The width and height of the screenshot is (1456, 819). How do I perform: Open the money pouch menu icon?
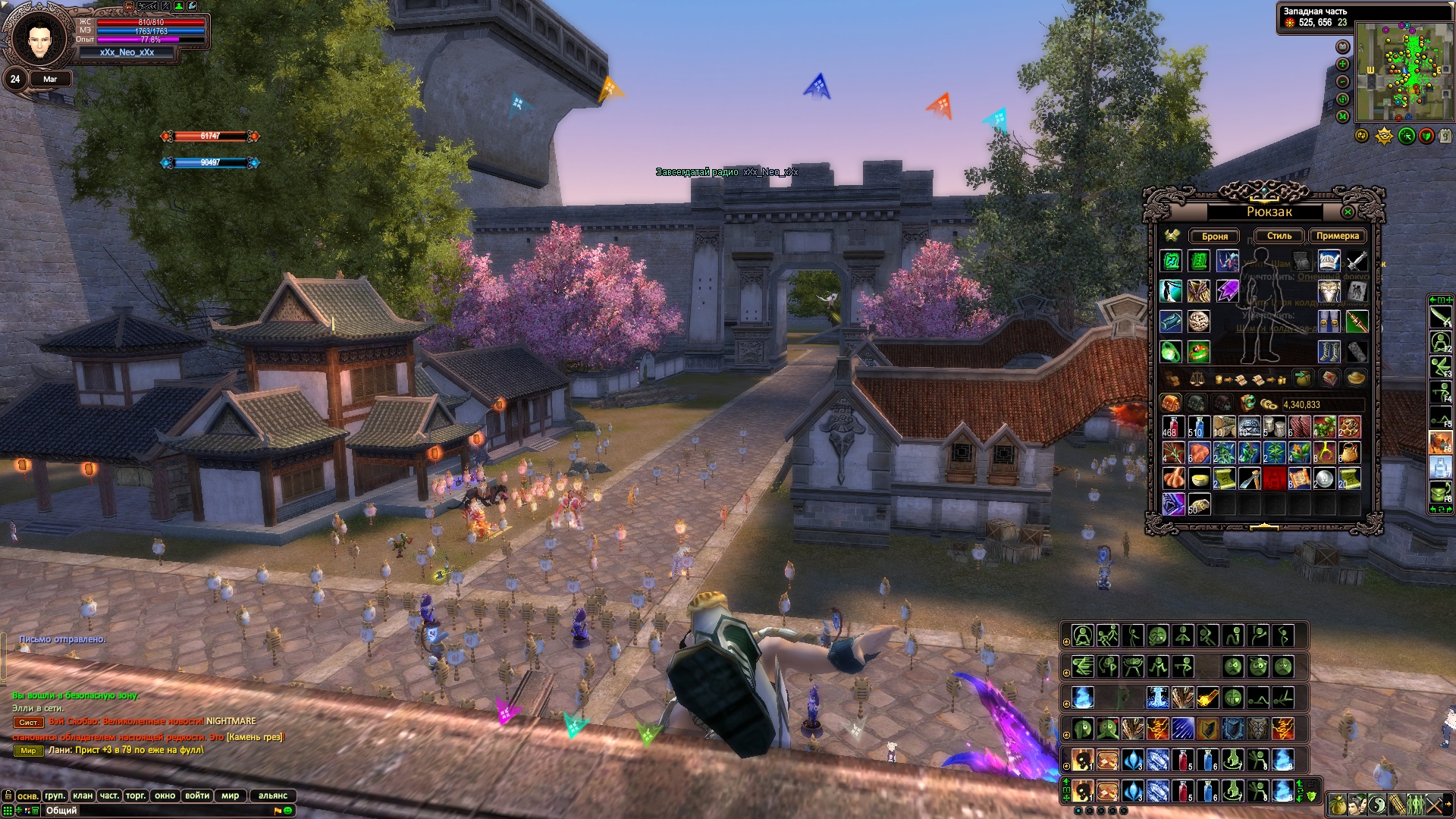[1338, 804]
